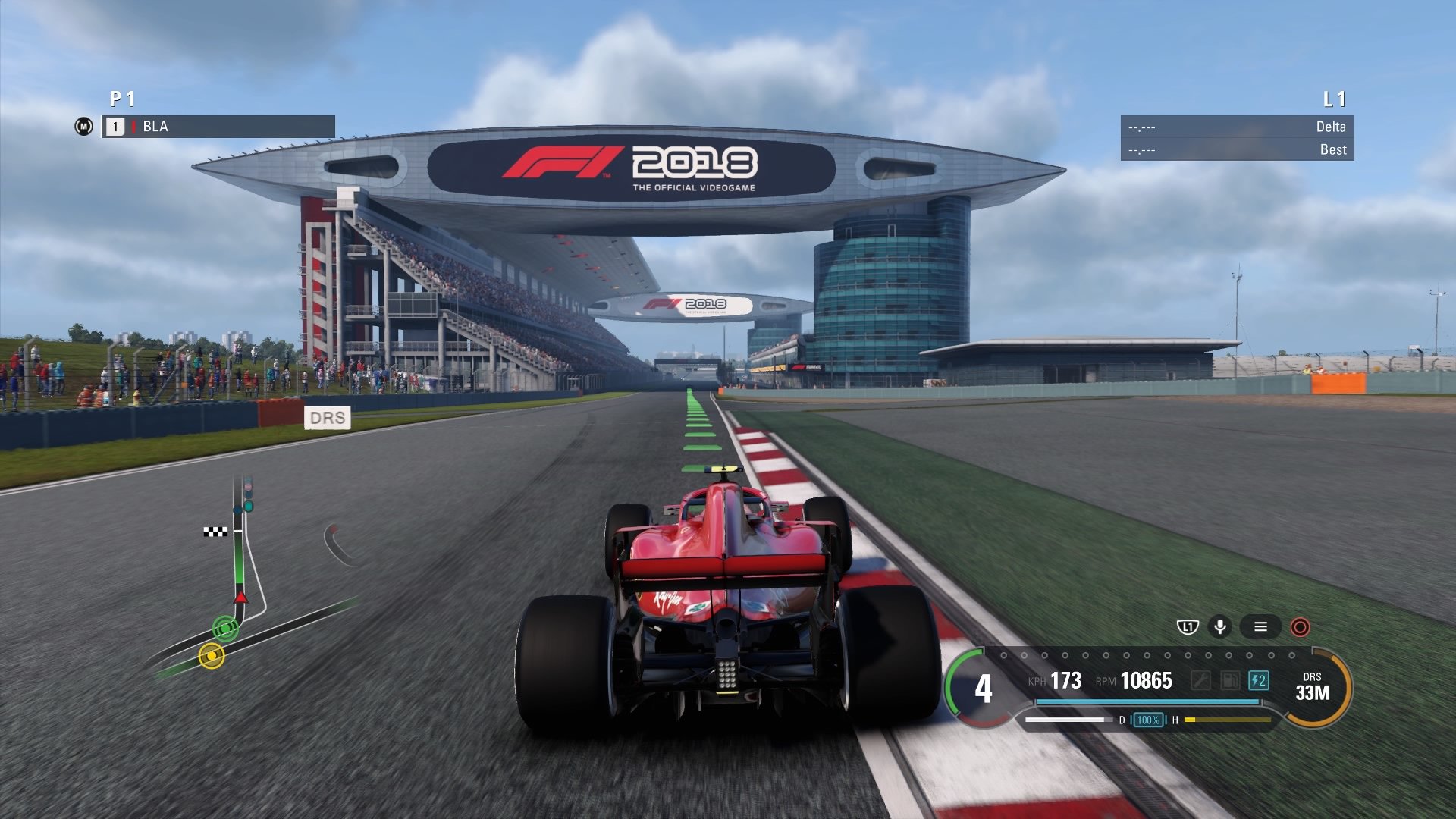Click the BLA driver name bar

(220, 128)
